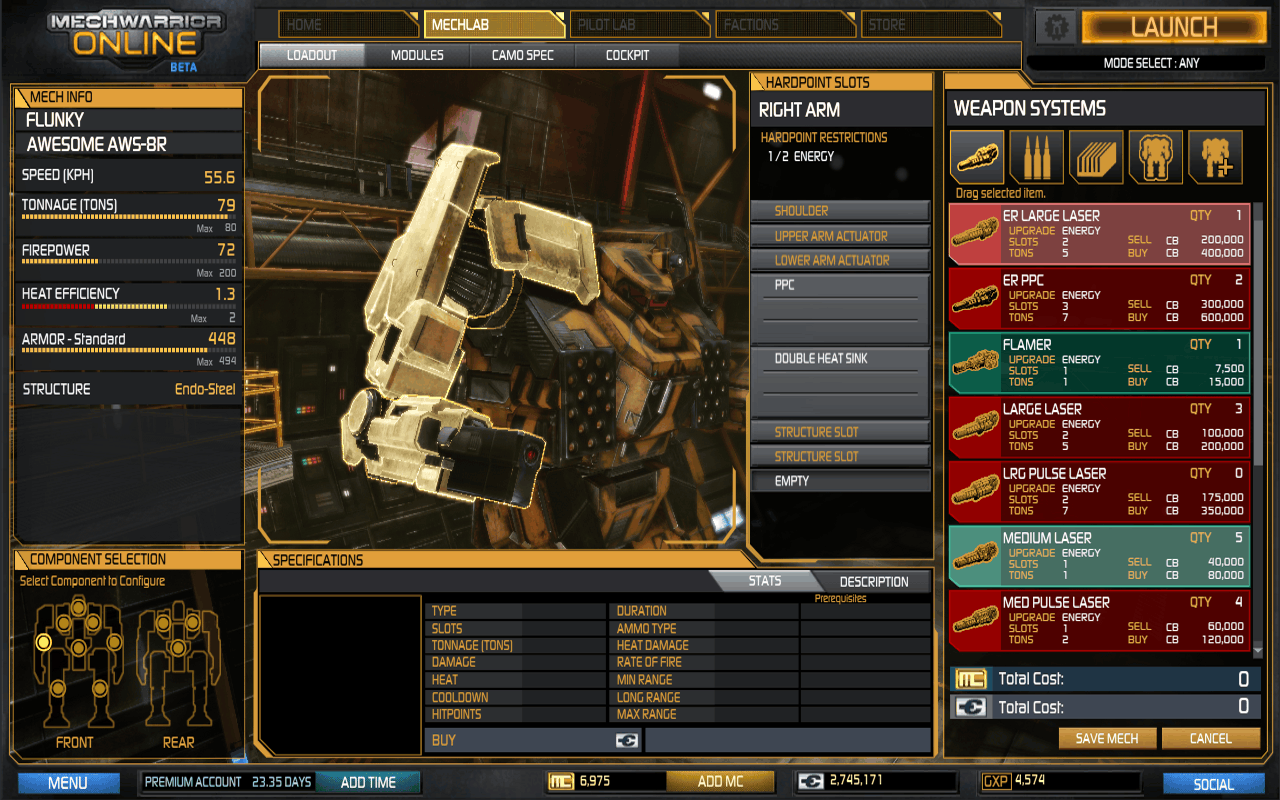Image resolution: width=1280 pixels, height=800 pixels.
Task: Select the ER Large Laser weapon entry
Action: click(x=1098, y=234)
